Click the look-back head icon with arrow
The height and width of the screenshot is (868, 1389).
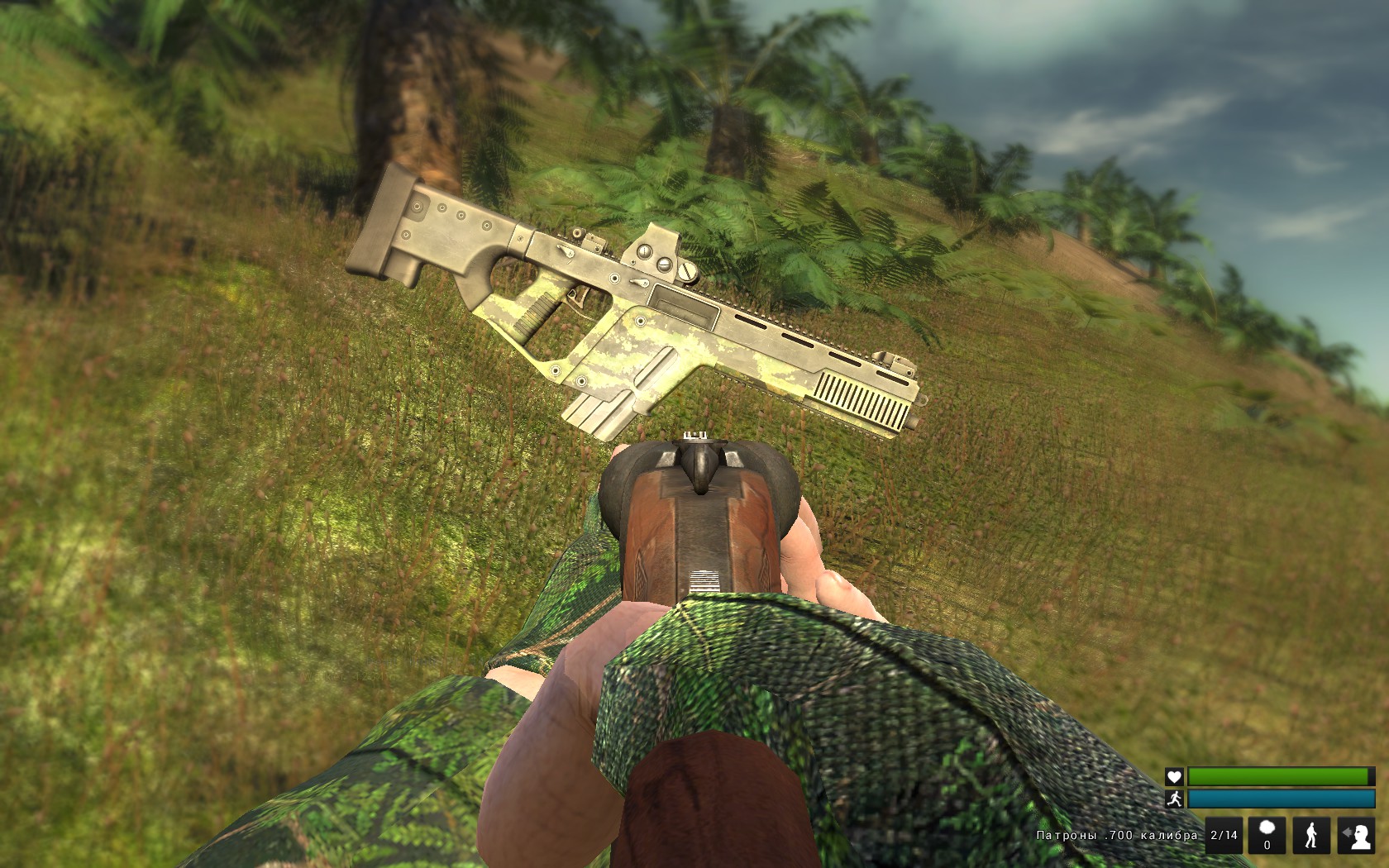[x=1356, y=835]
